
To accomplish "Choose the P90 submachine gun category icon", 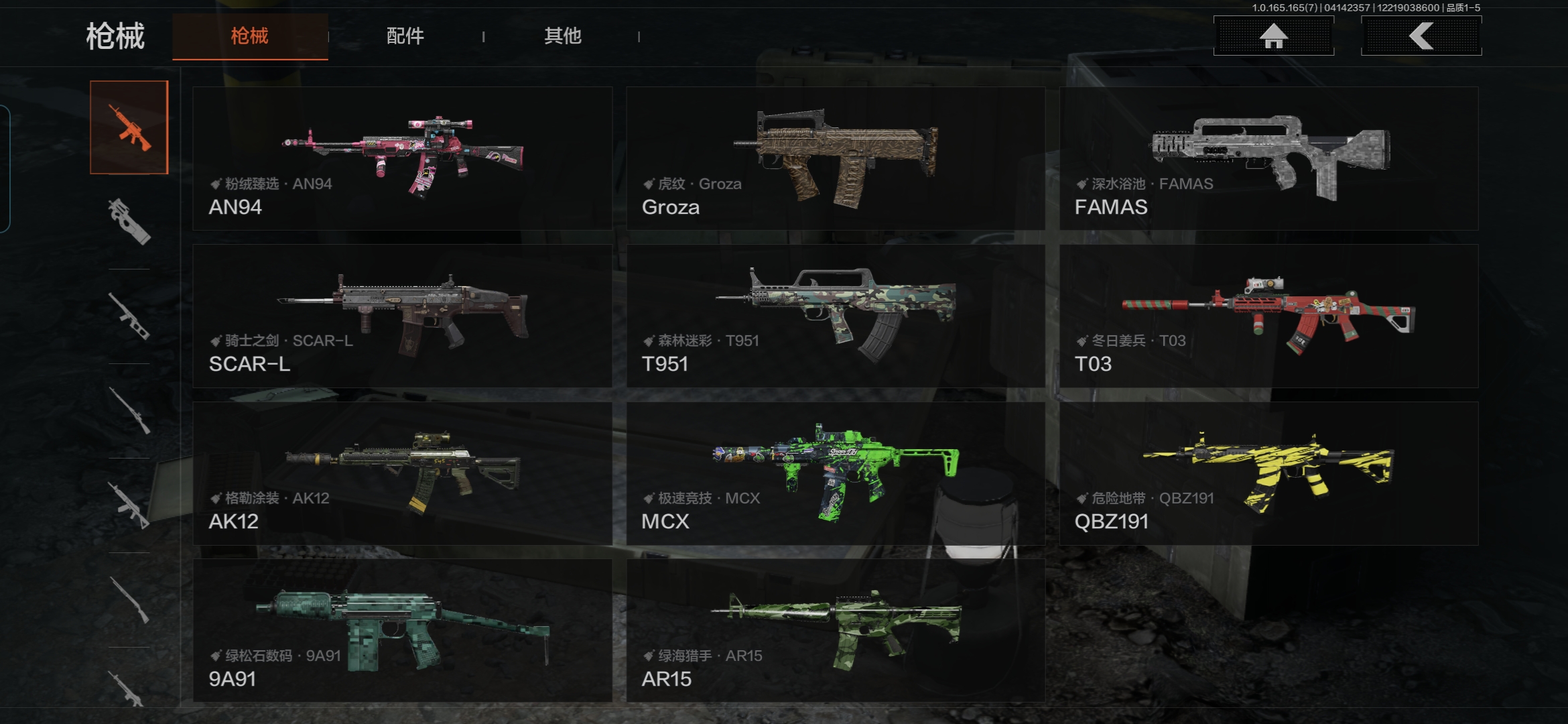I will click(129, 221).
